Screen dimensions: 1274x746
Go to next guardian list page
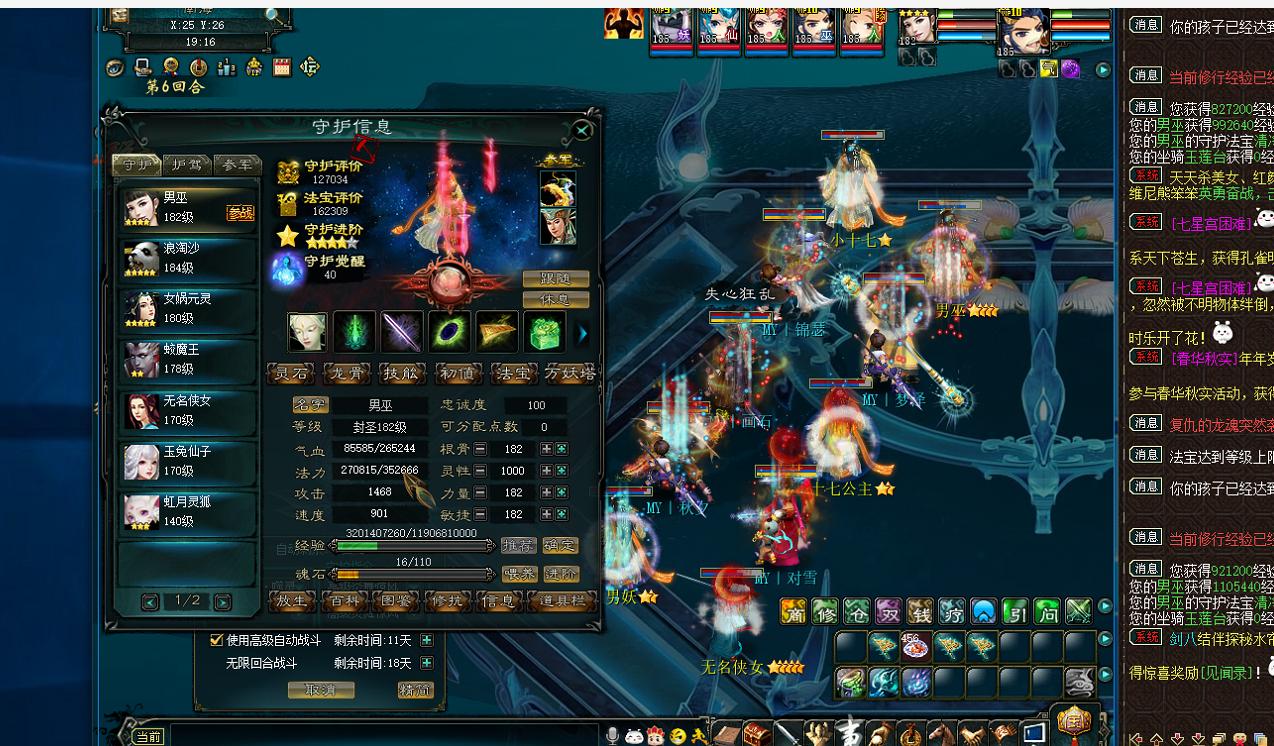click(223, 602)
